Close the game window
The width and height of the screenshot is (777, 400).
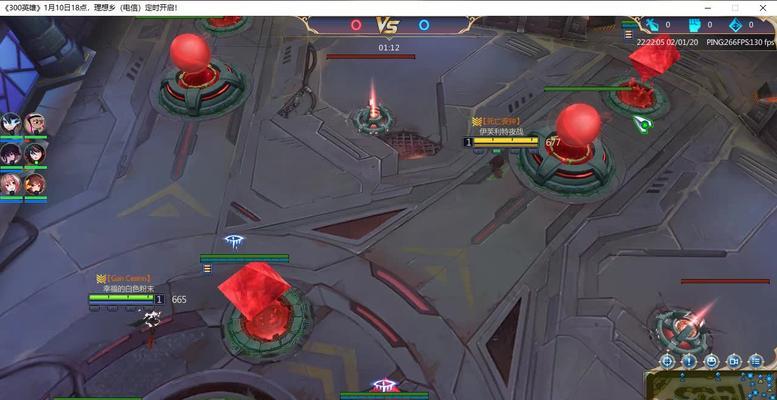coord(762,8)
